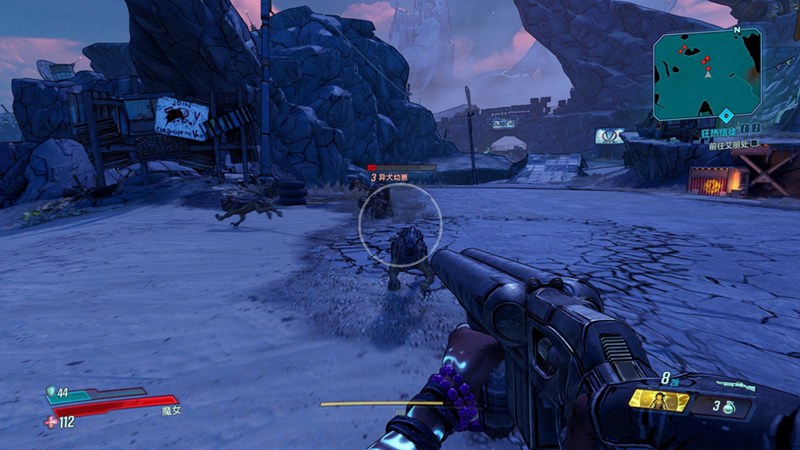The image size is (800, 450).
Task: Select the grenade icon in the HUD
Action: point(730,407)
